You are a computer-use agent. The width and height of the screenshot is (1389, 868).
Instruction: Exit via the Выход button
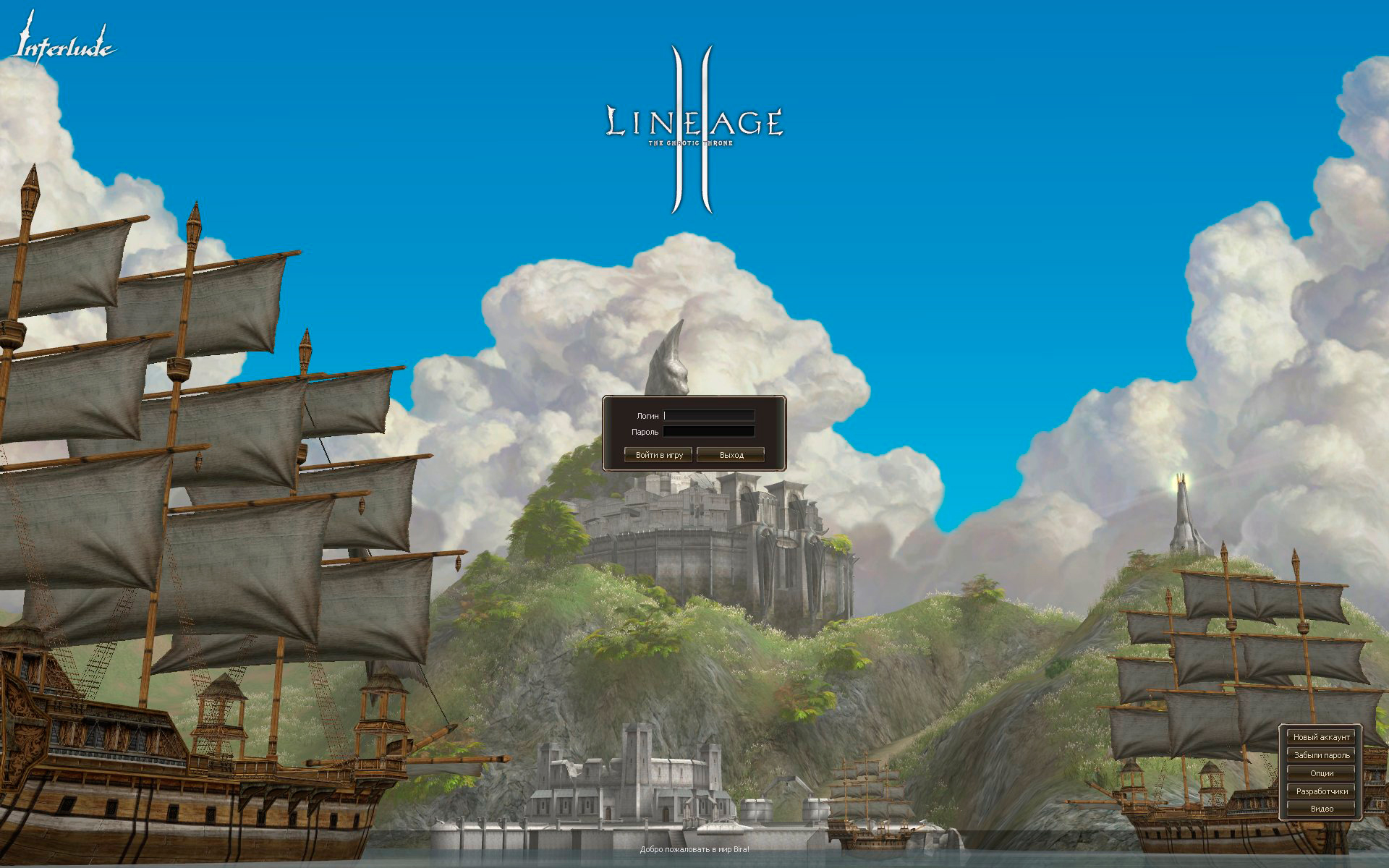[x=731, y=455]
